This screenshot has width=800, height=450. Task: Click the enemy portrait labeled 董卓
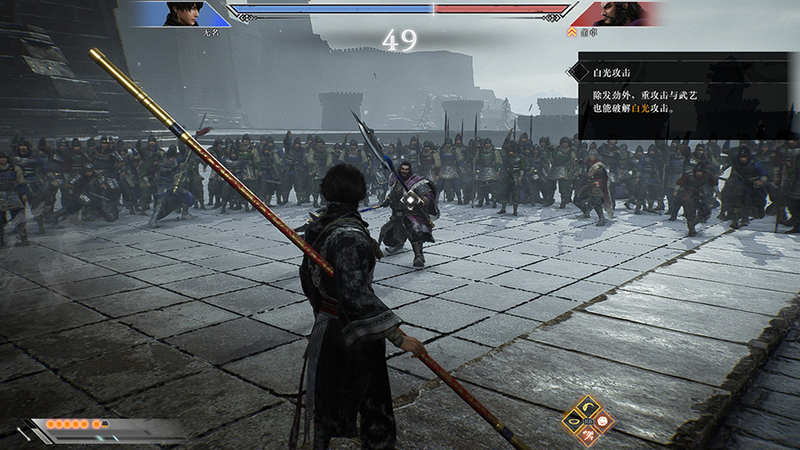[x=621, y=14]
